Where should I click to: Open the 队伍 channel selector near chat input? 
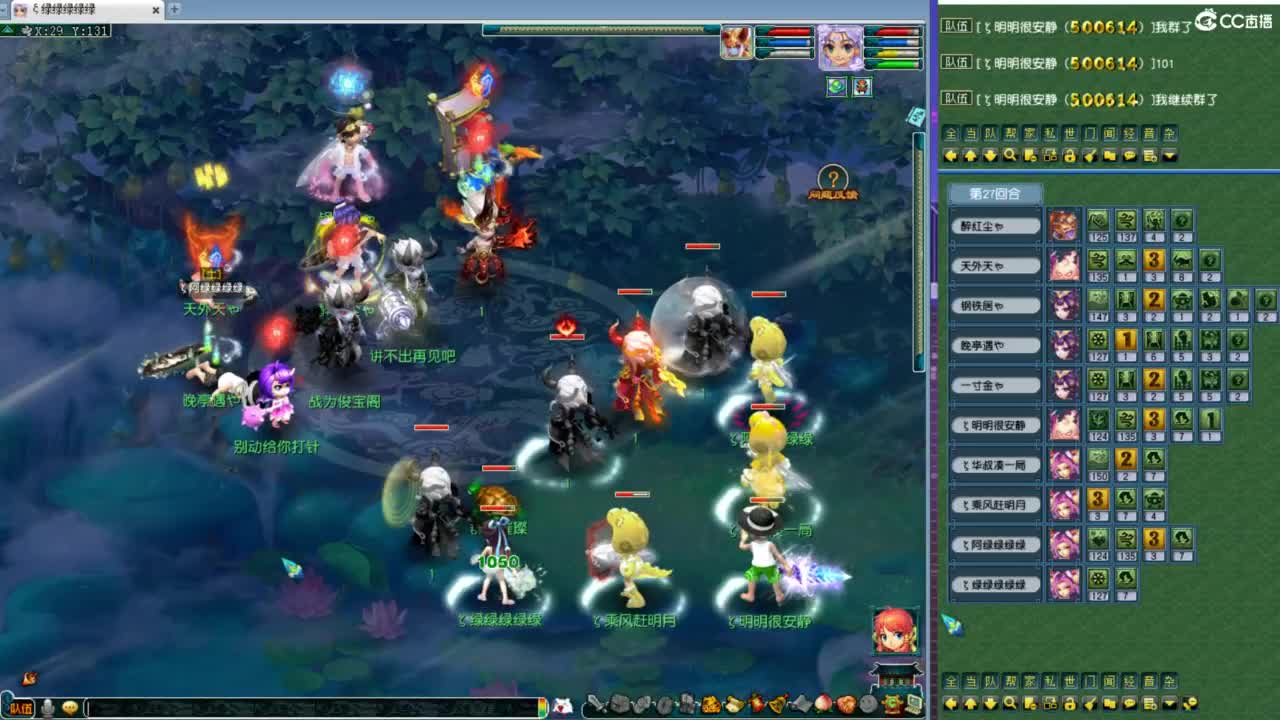pyautogui.click(x=22, y=708)
